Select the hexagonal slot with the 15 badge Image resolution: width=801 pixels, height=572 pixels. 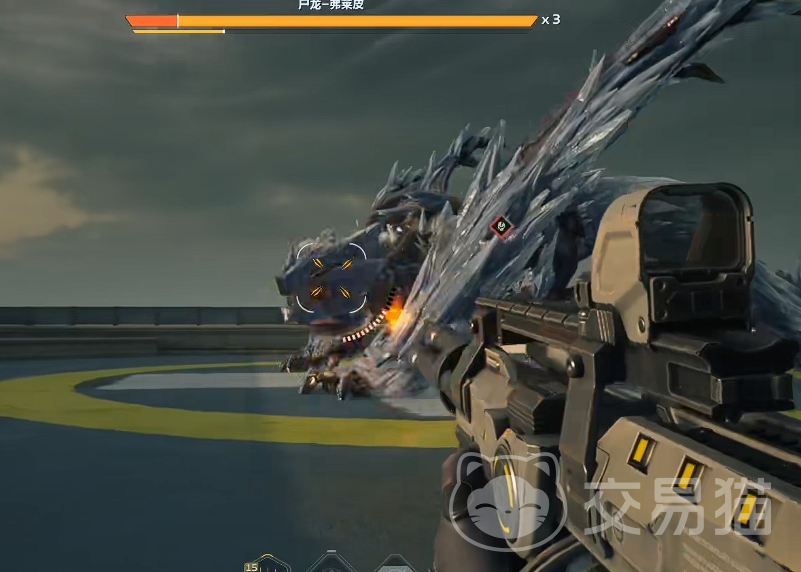point(267,565)
